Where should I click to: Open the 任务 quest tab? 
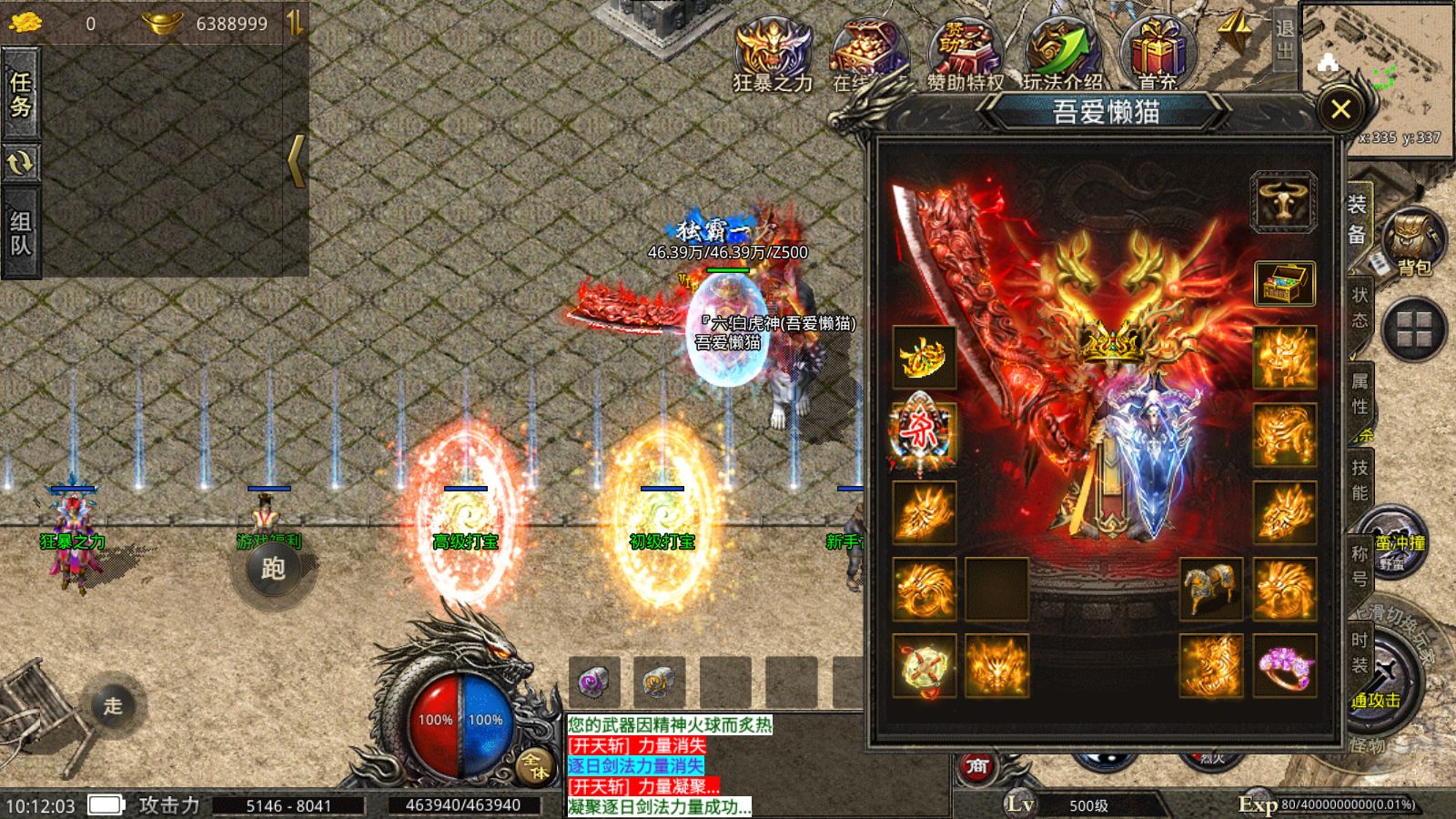coord(20,95)
